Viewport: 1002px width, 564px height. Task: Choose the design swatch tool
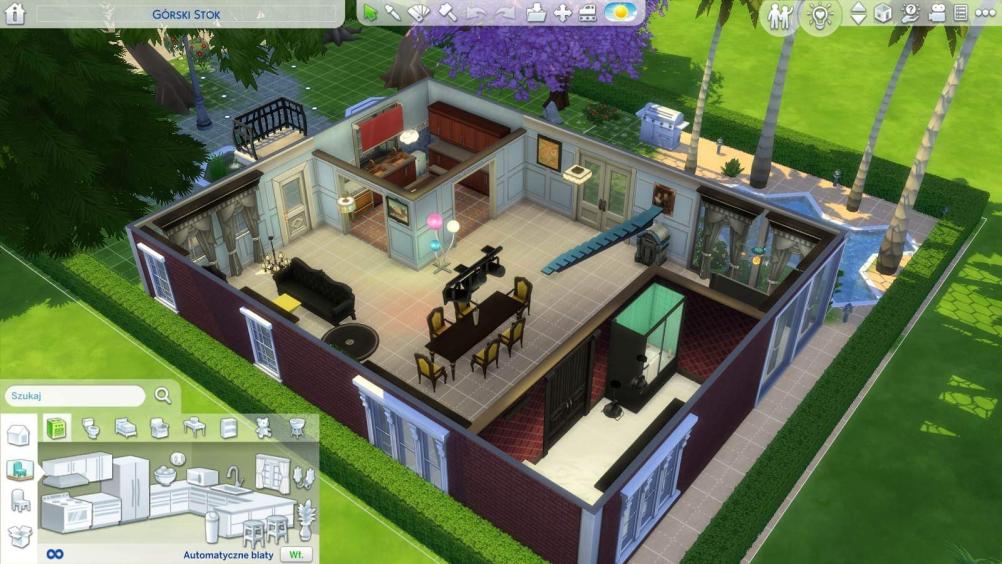pos(420,13)
